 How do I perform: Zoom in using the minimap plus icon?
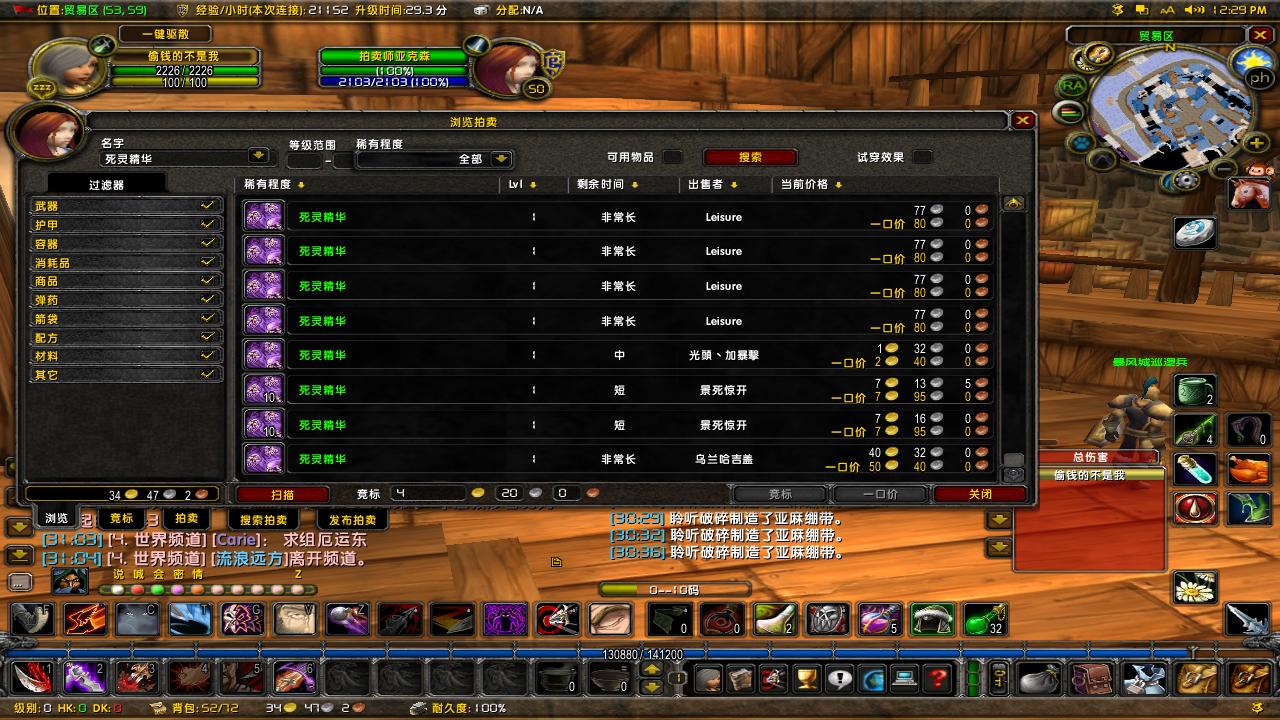[1257, 142]
